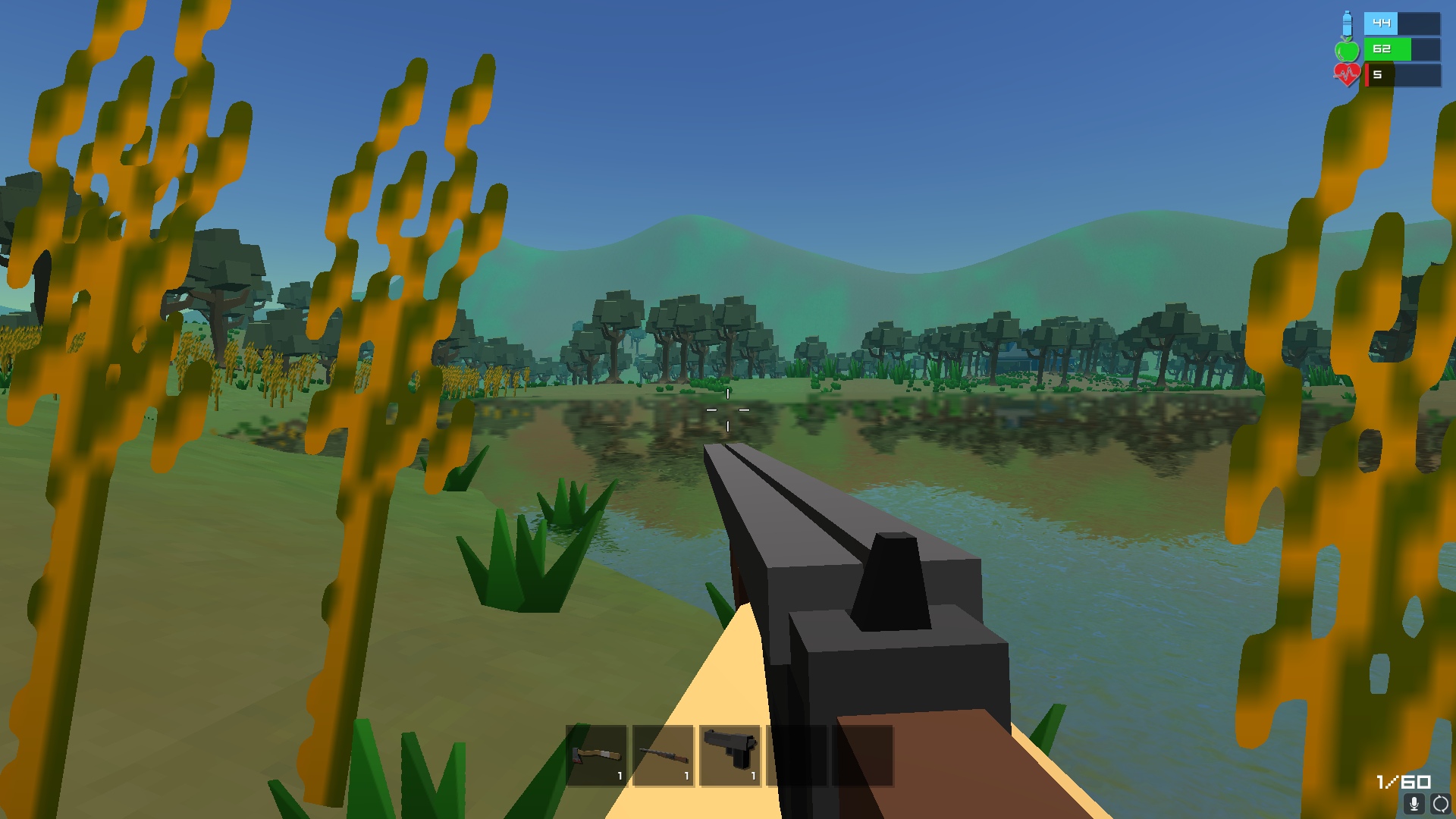Expand the heartbeat stat bar
1456x819 pixels.
click(x=1399, y=75)
